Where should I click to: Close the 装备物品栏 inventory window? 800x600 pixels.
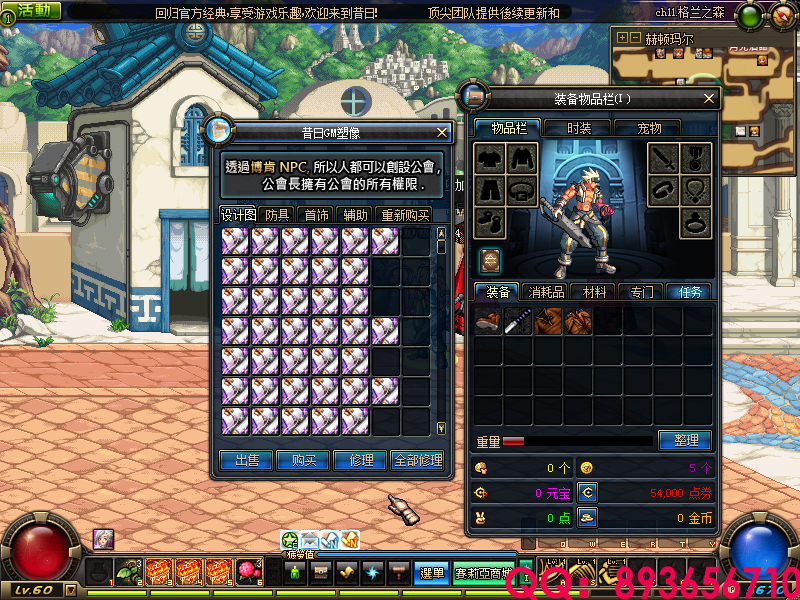tap(709, 98)
